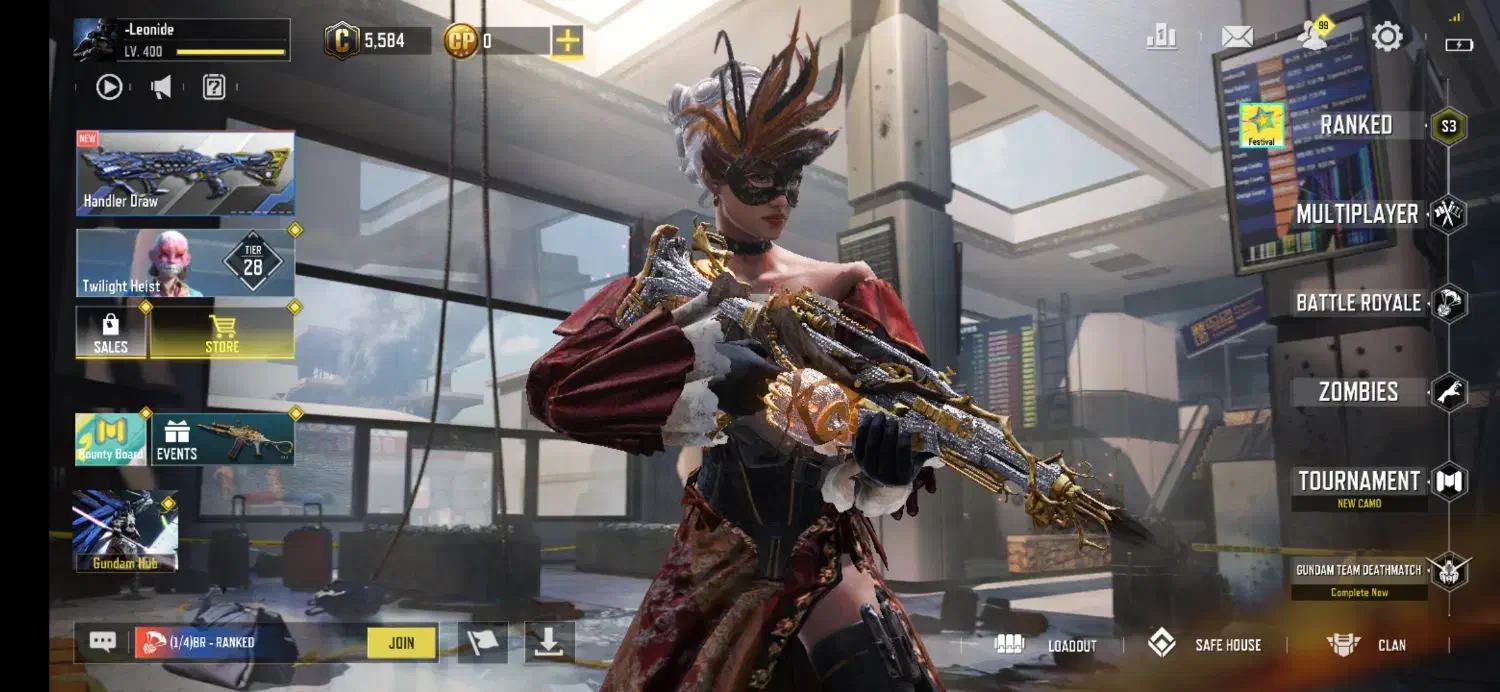The width and height of the screenshot is (1500, 692).
Task: Show the Events panel
Action: (222, 440)
